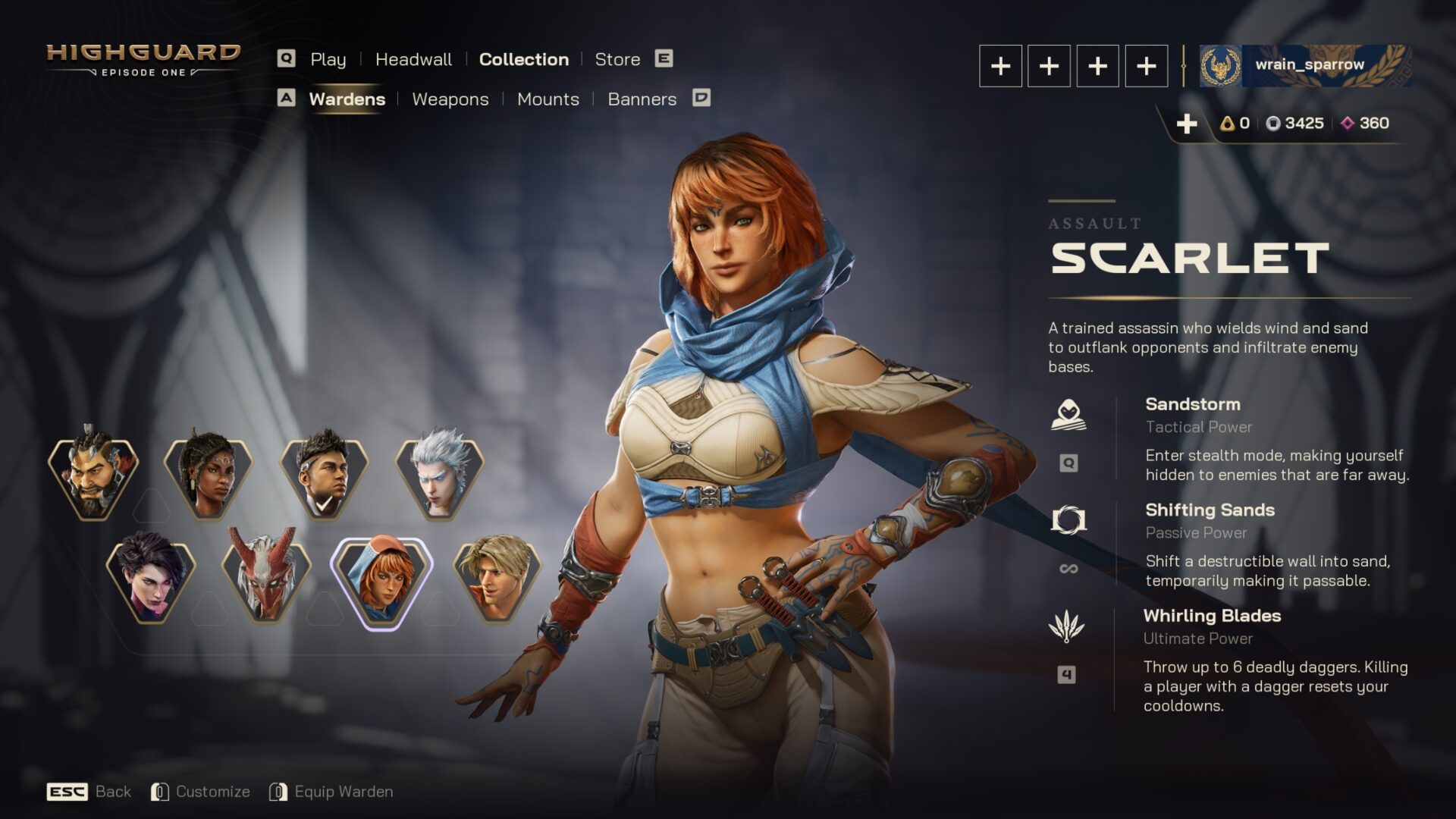This screenshot has height=819, width=1456.
Task: Open the Headwall menu item
Action: (x=414, y=59)
